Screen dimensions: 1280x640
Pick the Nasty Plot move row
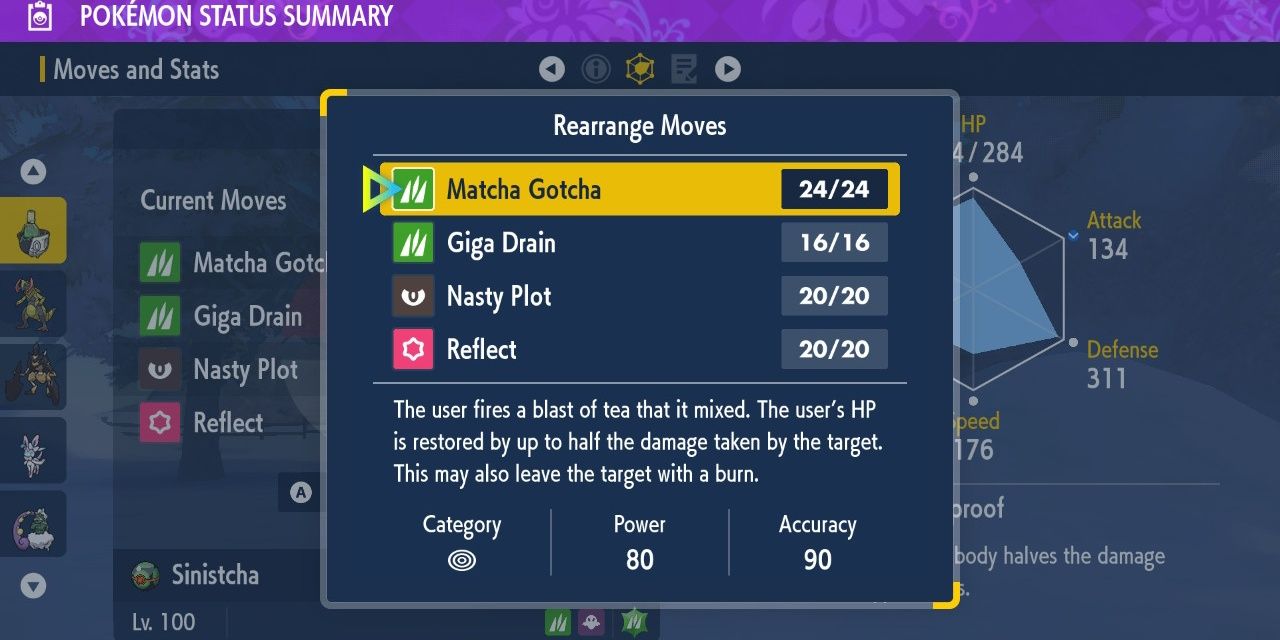tap(638, 296)
